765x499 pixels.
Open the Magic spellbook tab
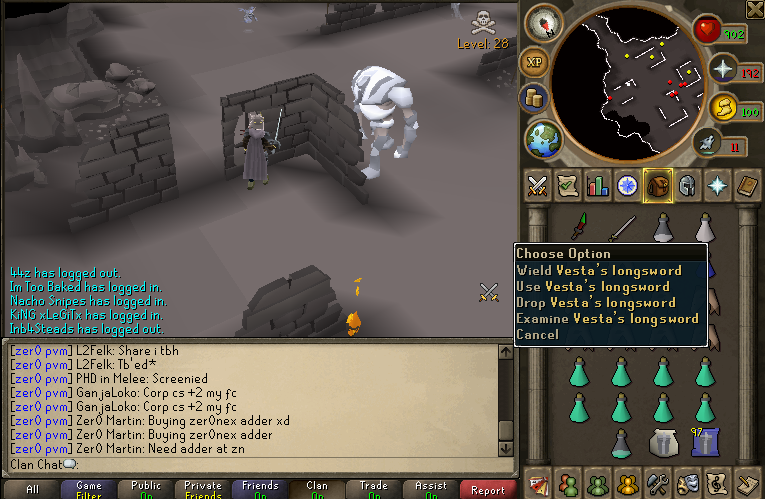(748, 185)
